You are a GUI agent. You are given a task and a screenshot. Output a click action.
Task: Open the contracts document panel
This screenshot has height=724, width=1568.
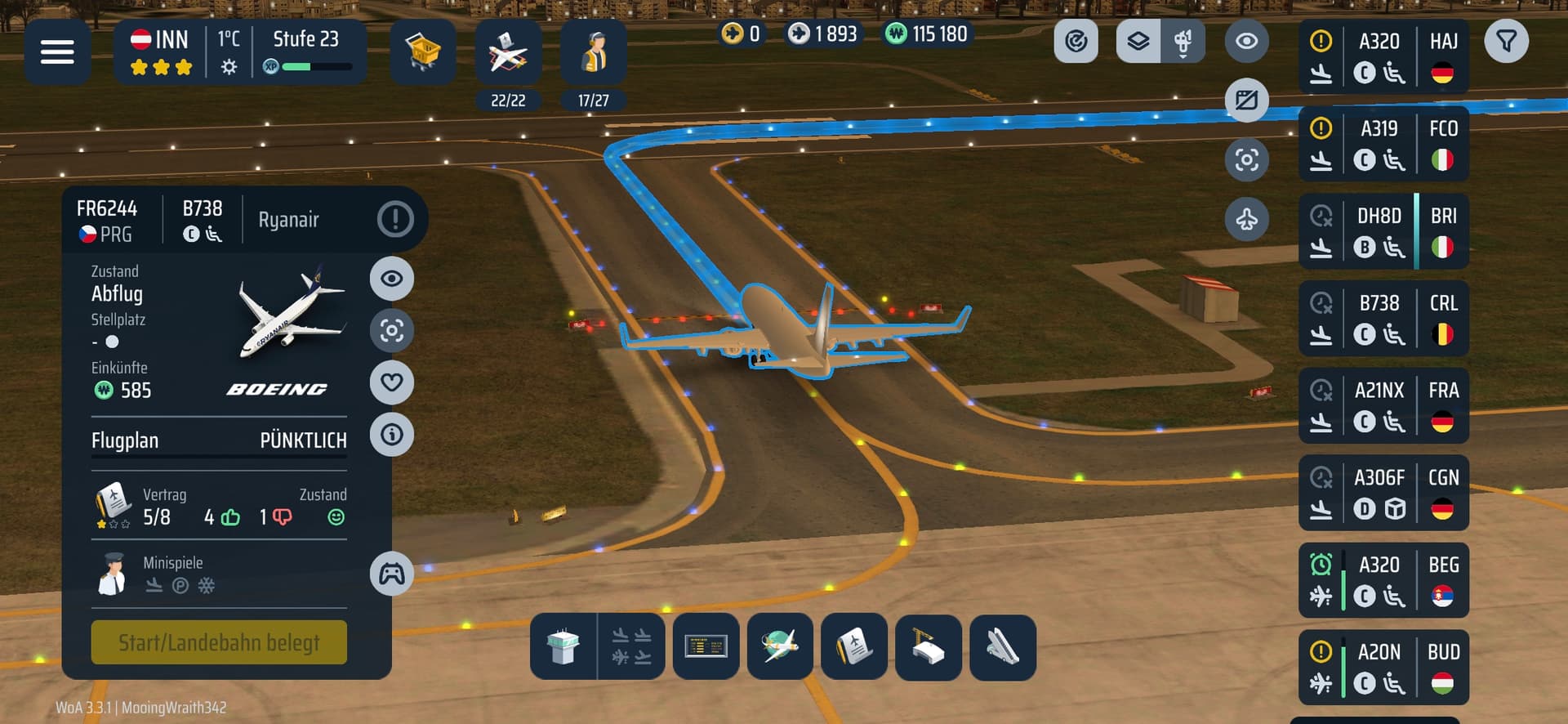point(853,646)
